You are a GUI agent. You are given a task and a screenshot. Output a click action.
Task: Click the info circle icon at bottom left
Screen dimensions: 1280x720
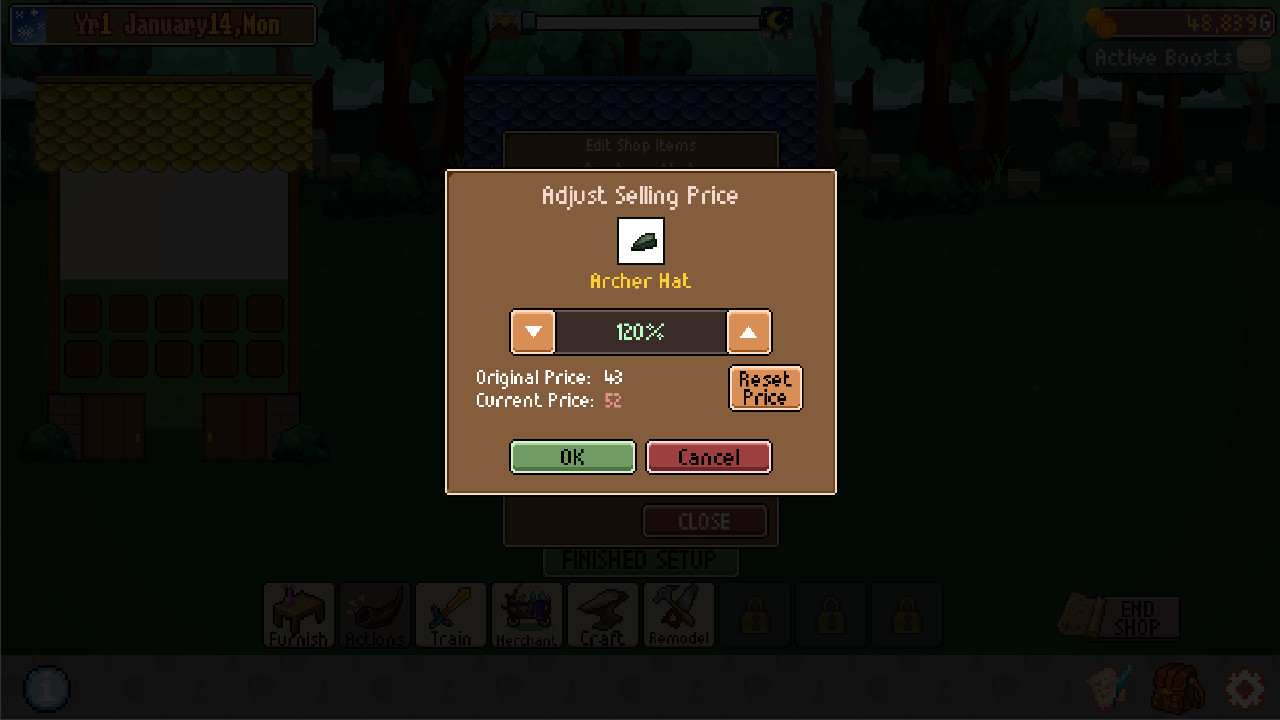click(46, 689)
